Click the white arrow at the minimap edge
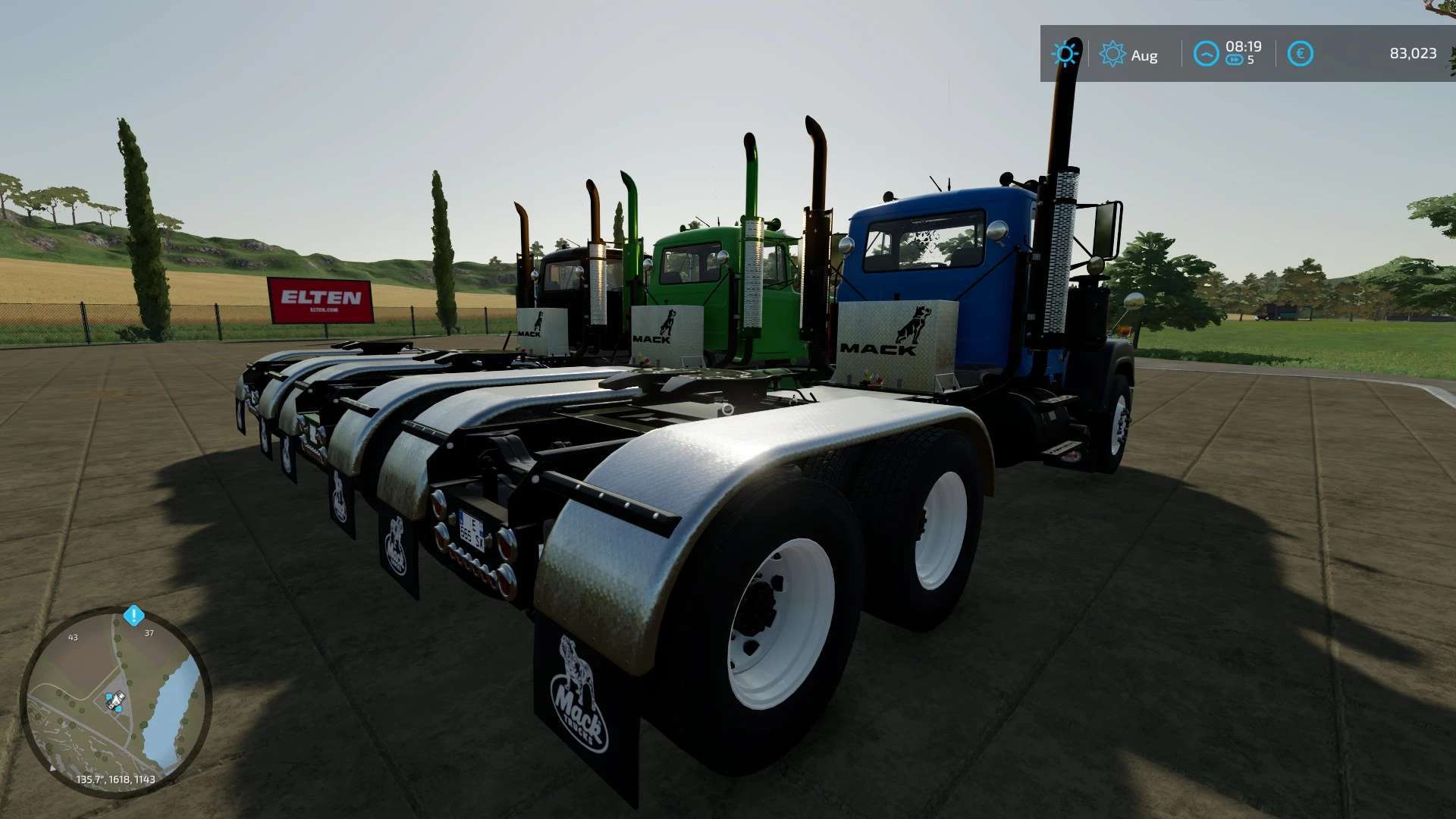 52,768
